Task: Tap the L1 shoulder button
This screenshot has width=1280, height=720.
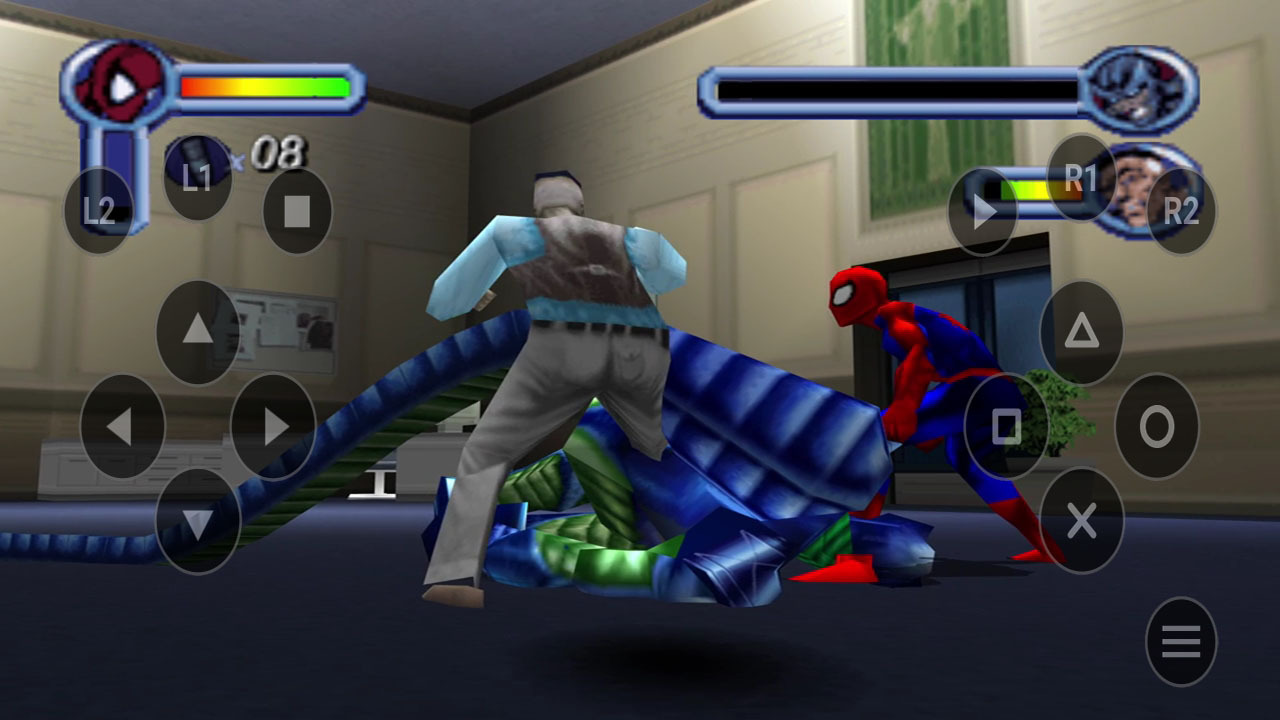Action: (197, 177)
